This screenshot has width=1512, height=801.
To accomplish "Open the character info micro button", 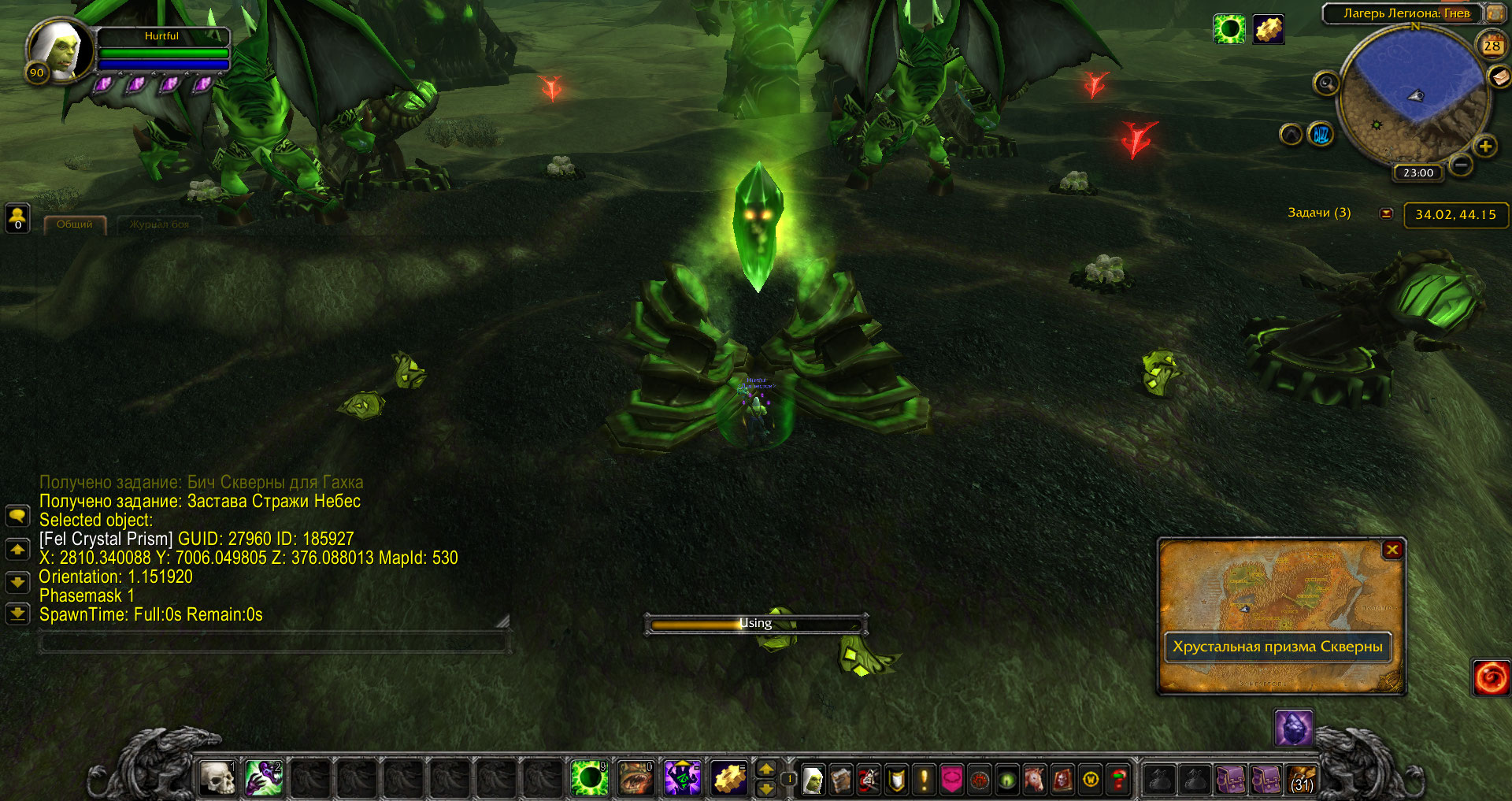I will [x=813, y=780].
